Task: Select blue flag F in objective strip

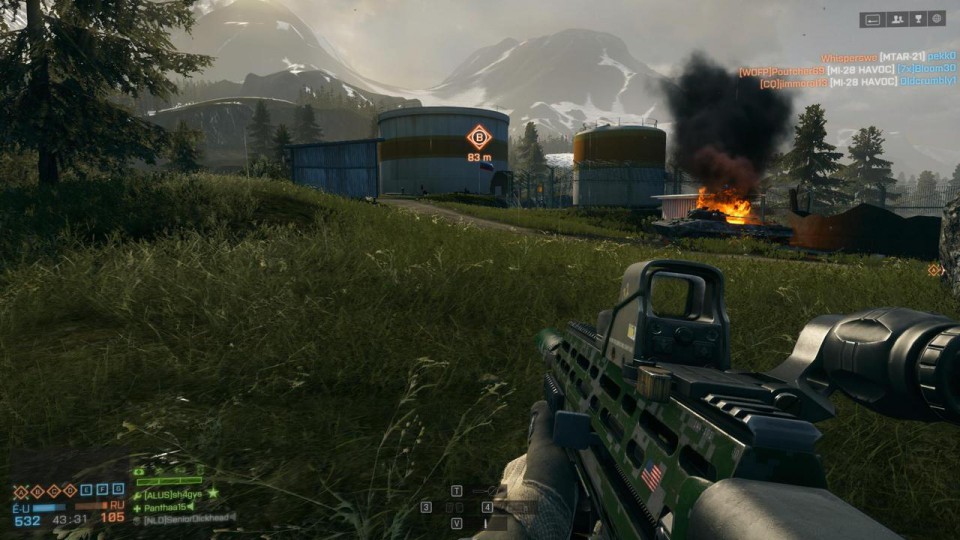Action: coord(102,490)
